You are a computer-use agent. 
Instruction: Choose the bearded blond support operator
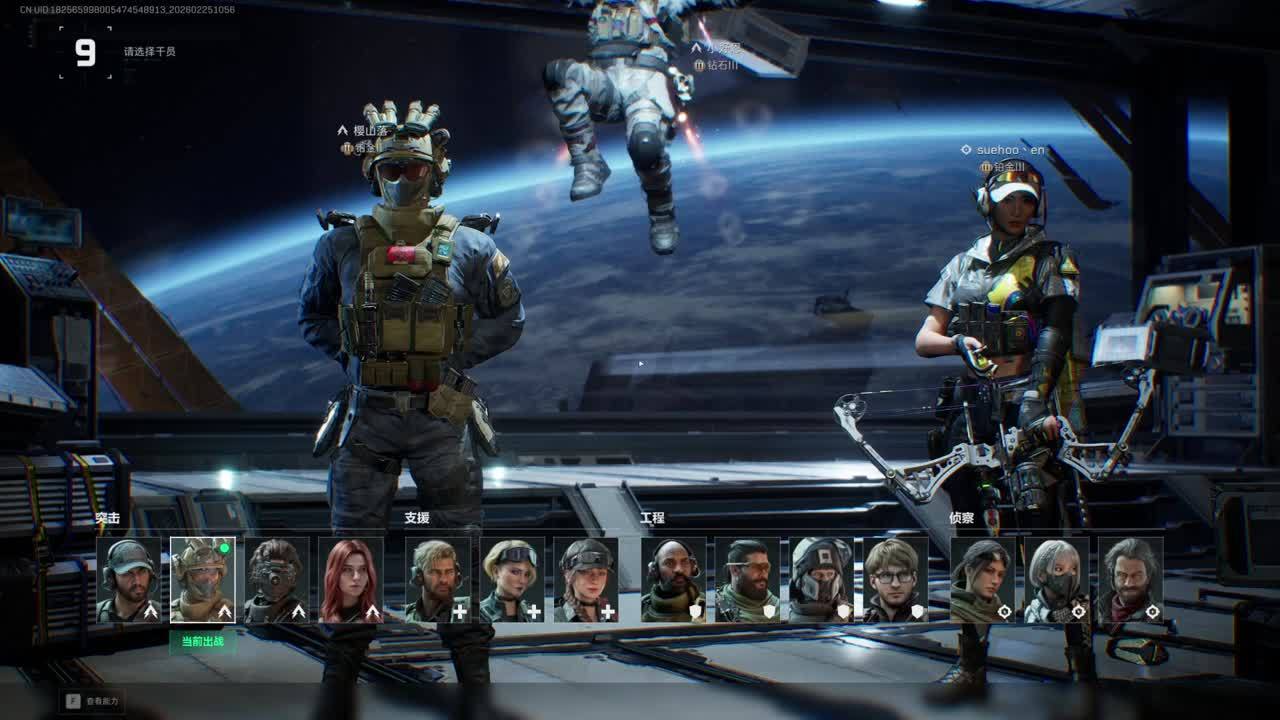coord(438,580)
